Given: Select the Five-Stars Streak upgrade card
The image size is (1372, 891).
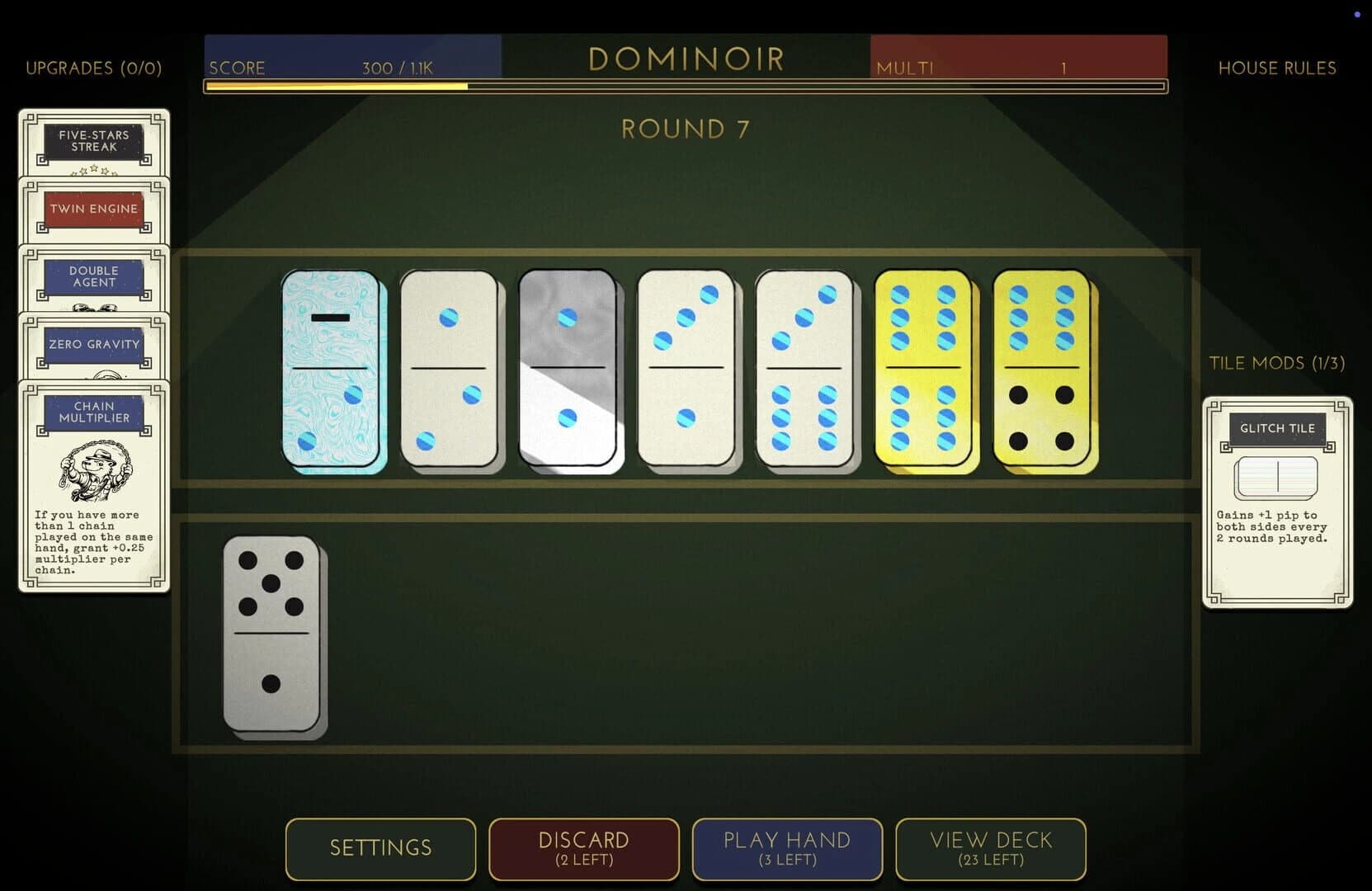Looking at the screenshot, I should 93,140.
